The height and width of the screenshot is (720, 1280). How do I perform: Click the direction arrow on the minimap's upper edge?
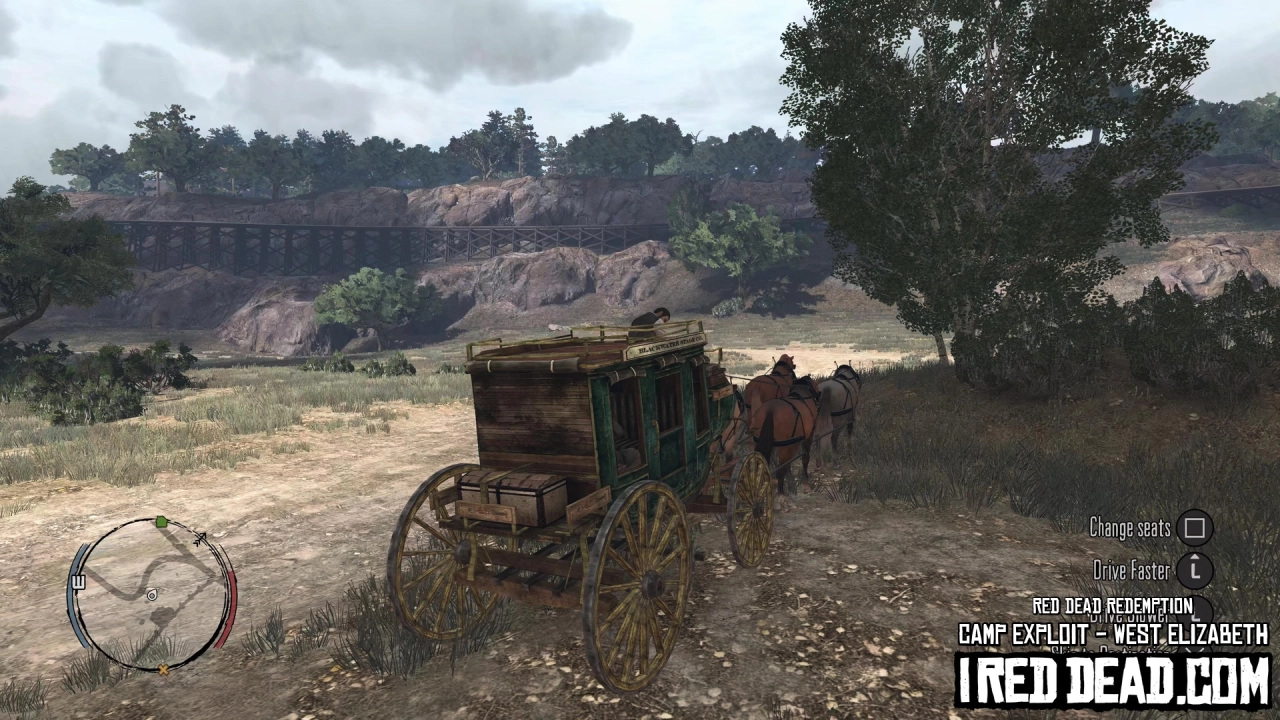[x=200, y=538]
